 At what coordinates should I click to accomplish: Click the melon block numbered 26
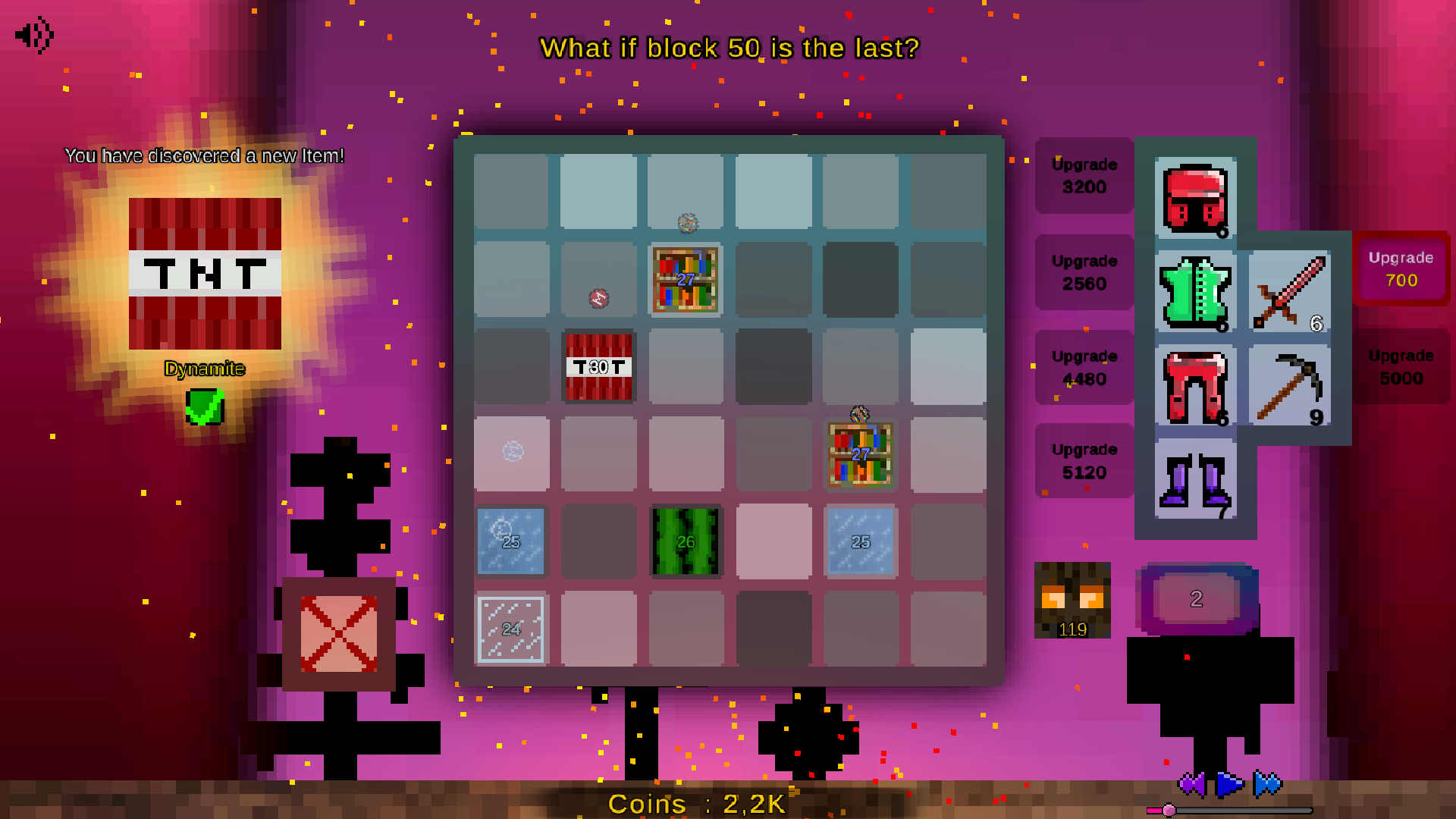[685, 541]
